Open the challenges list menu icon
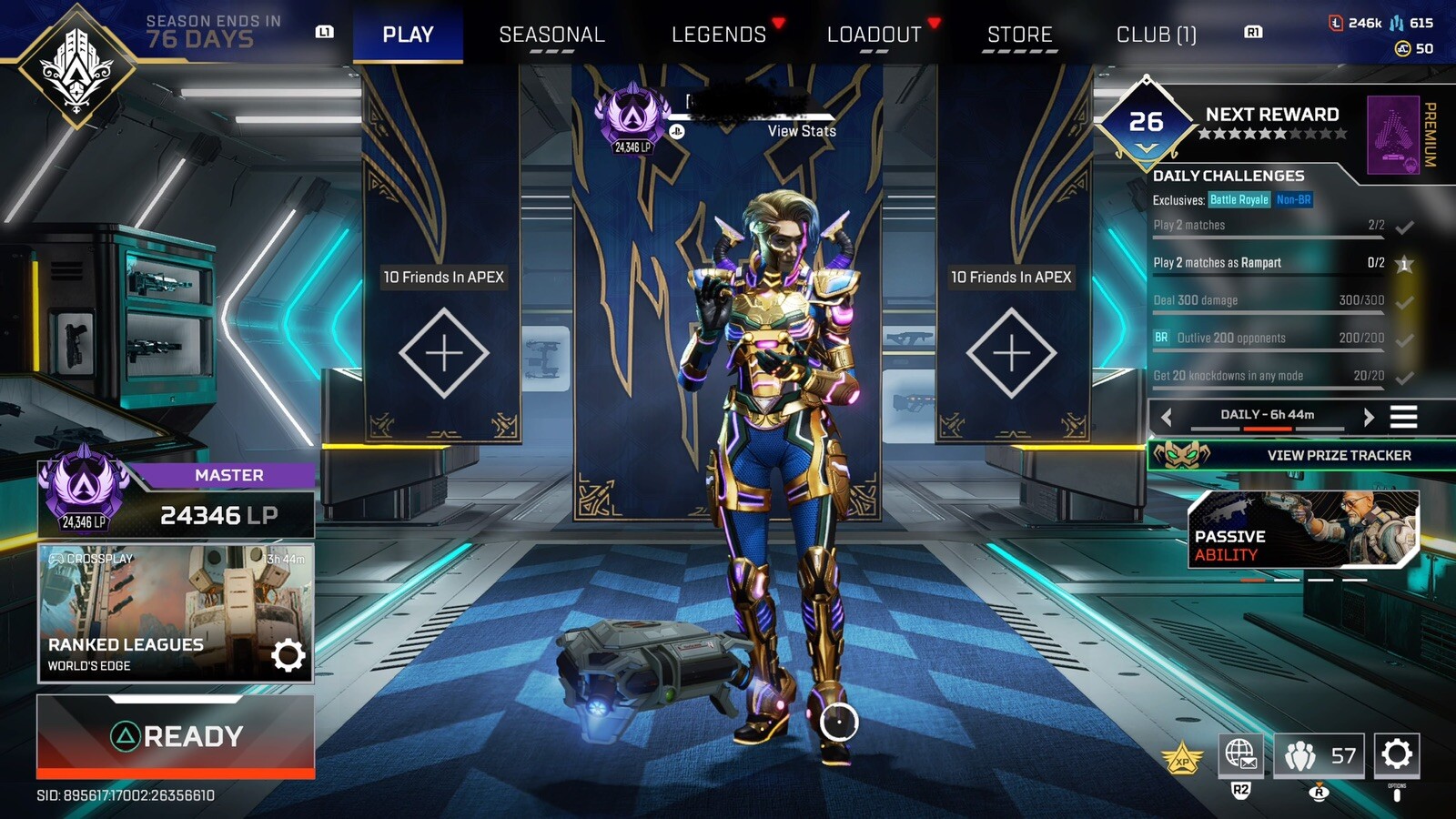 tap(1403, 417)
